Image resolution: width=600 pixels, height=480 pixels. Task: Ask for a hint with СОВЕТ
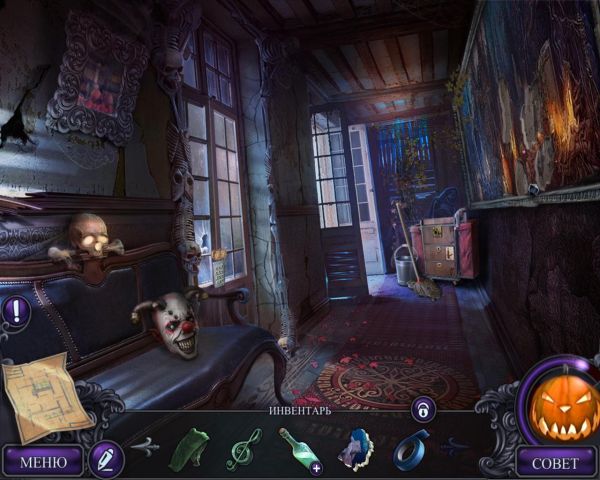[555, 461]
